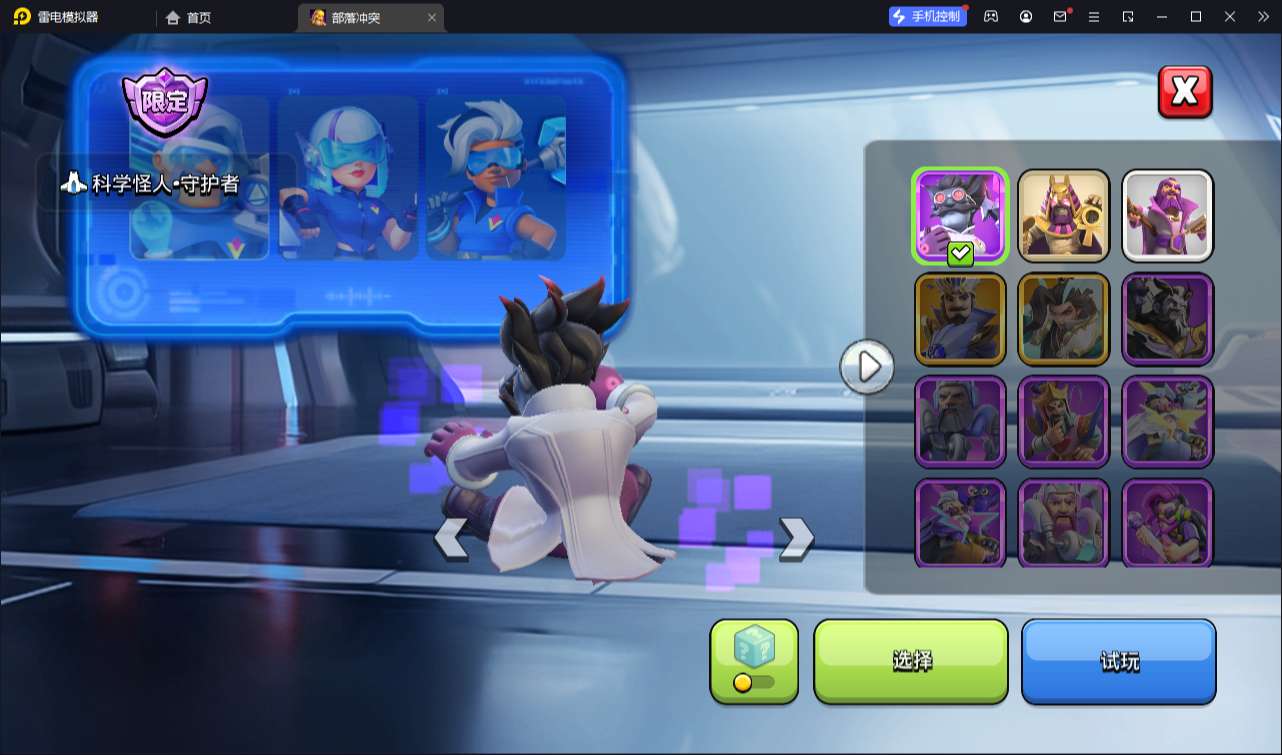
Task: Rotate character view with the left arrow
Action: (450, 538)
